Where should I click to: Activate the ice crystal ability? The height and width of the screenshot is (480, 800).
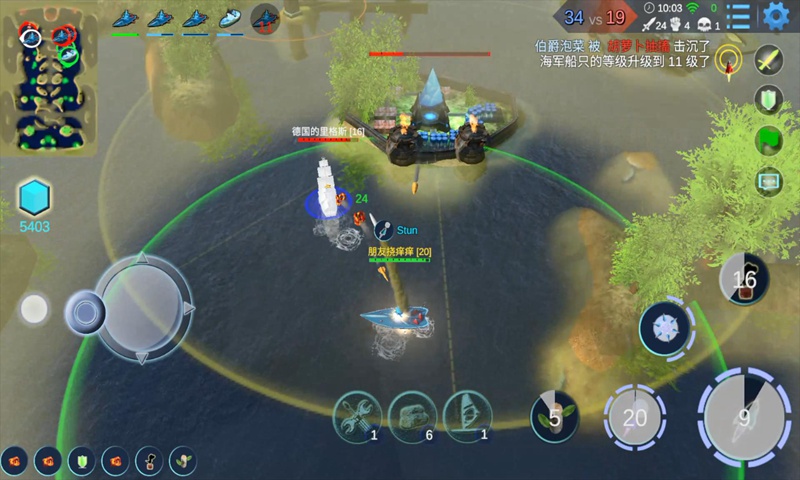tap(664, 329)
